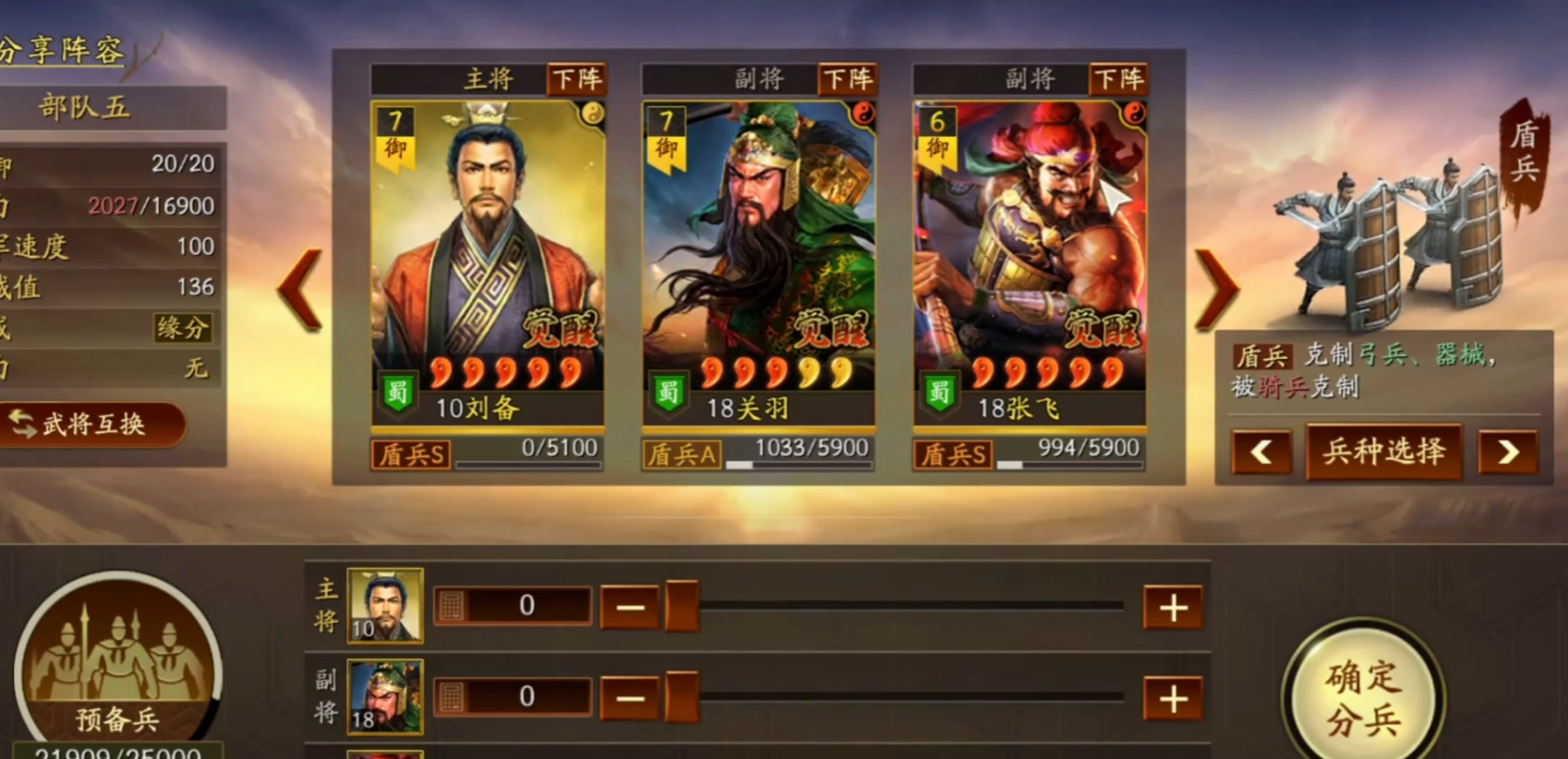Screen dimensions: 1568x759
Task: Increase main general 刘备's troops with plus
Action: [1173, 608]
